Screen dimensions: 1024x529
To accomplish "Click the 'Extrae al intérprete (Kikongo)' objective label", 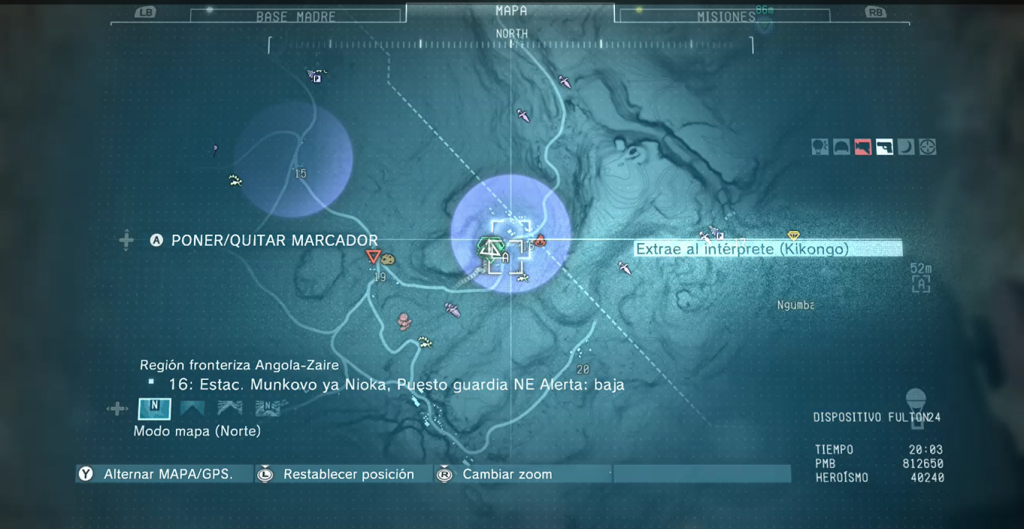I will click(x=742, y=249).
